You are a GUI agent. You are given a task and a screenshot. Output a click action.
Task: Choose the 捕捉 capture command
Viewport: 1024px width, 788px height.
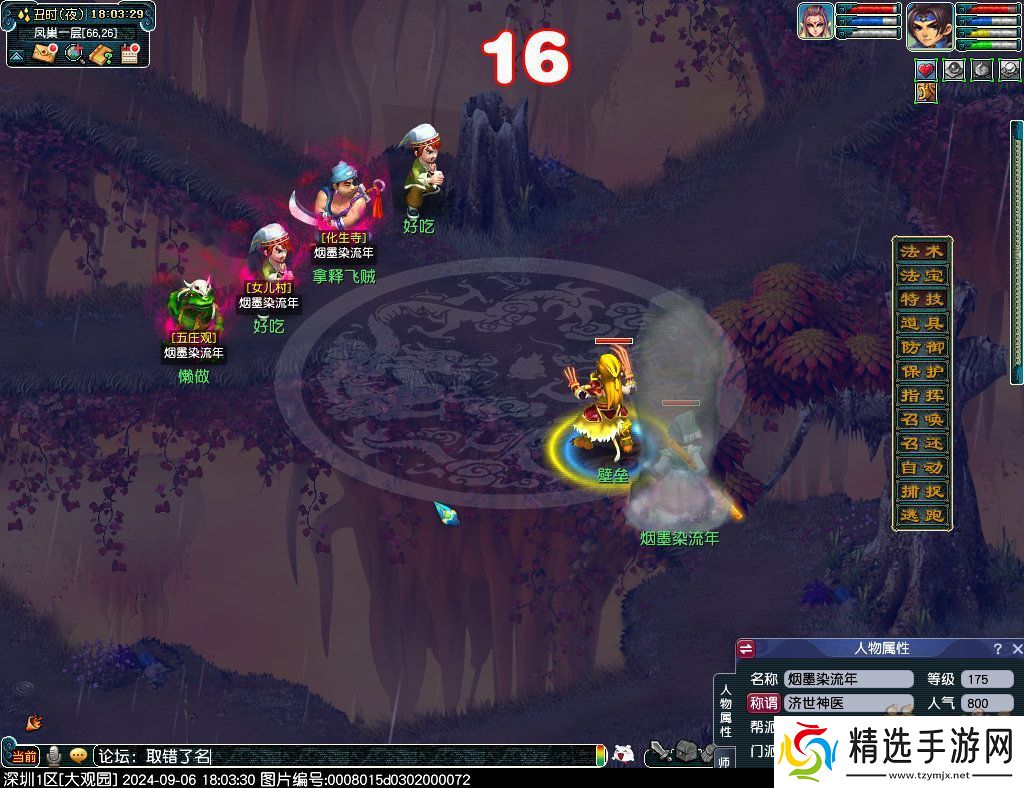920,491
